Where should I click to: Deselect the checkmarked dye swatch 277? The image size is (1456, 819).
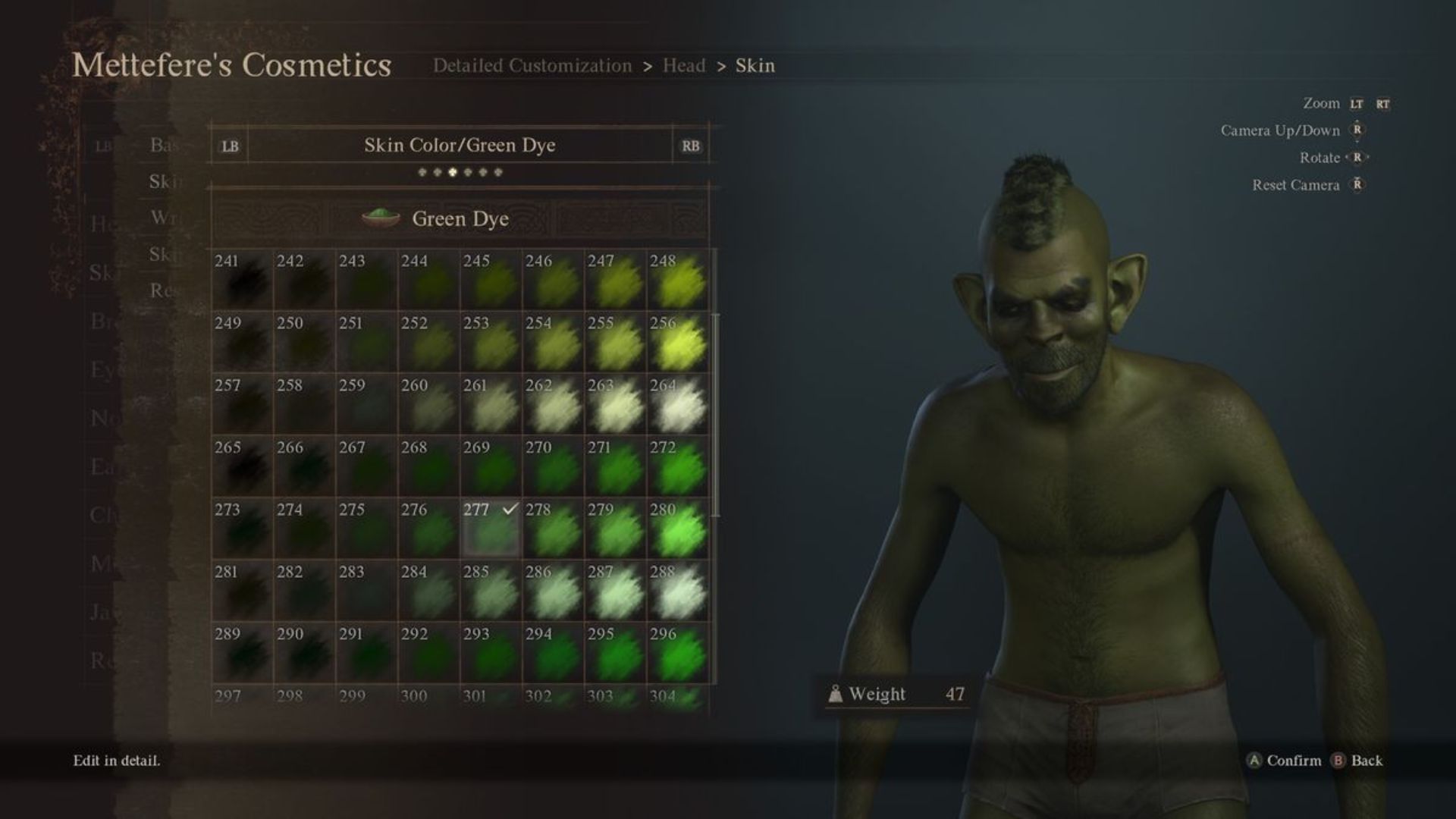(x=489, y=529)
